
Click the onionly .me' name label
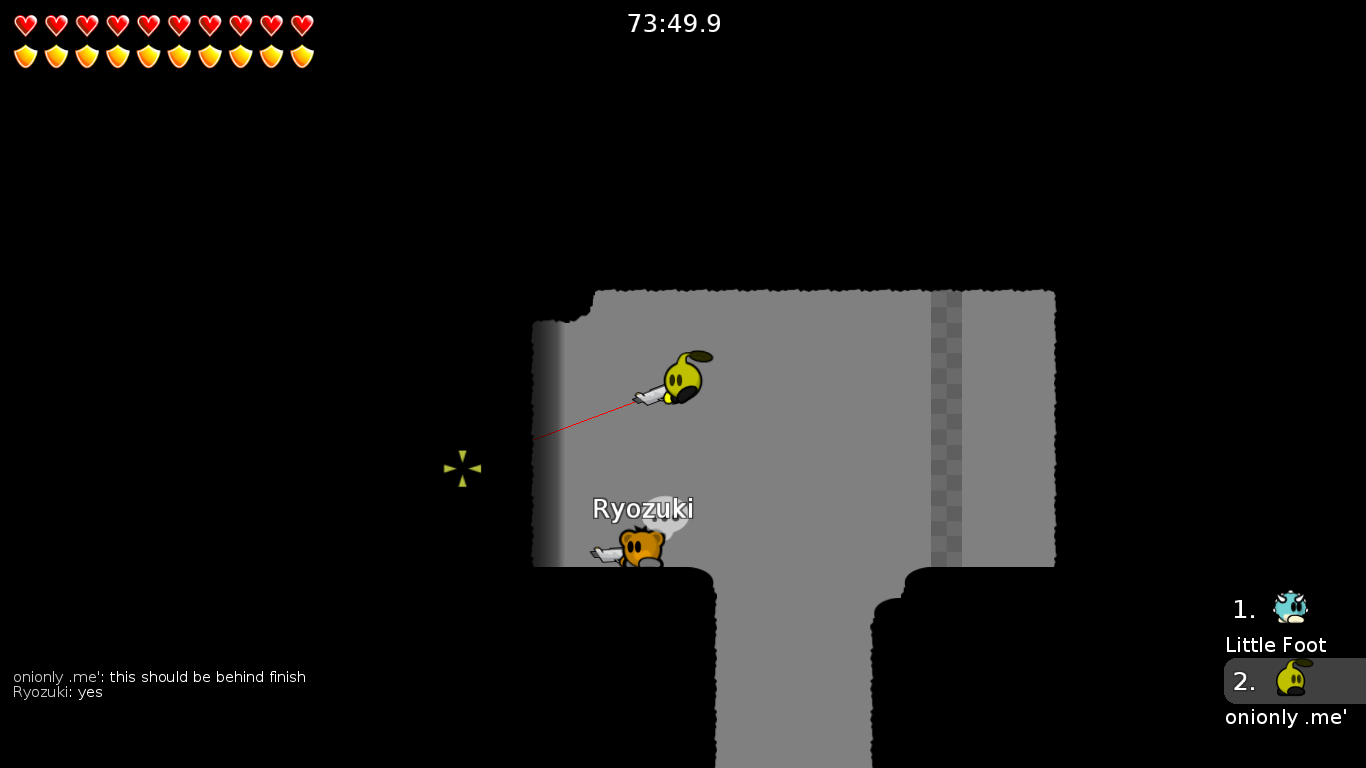[x=1284, y=717]
